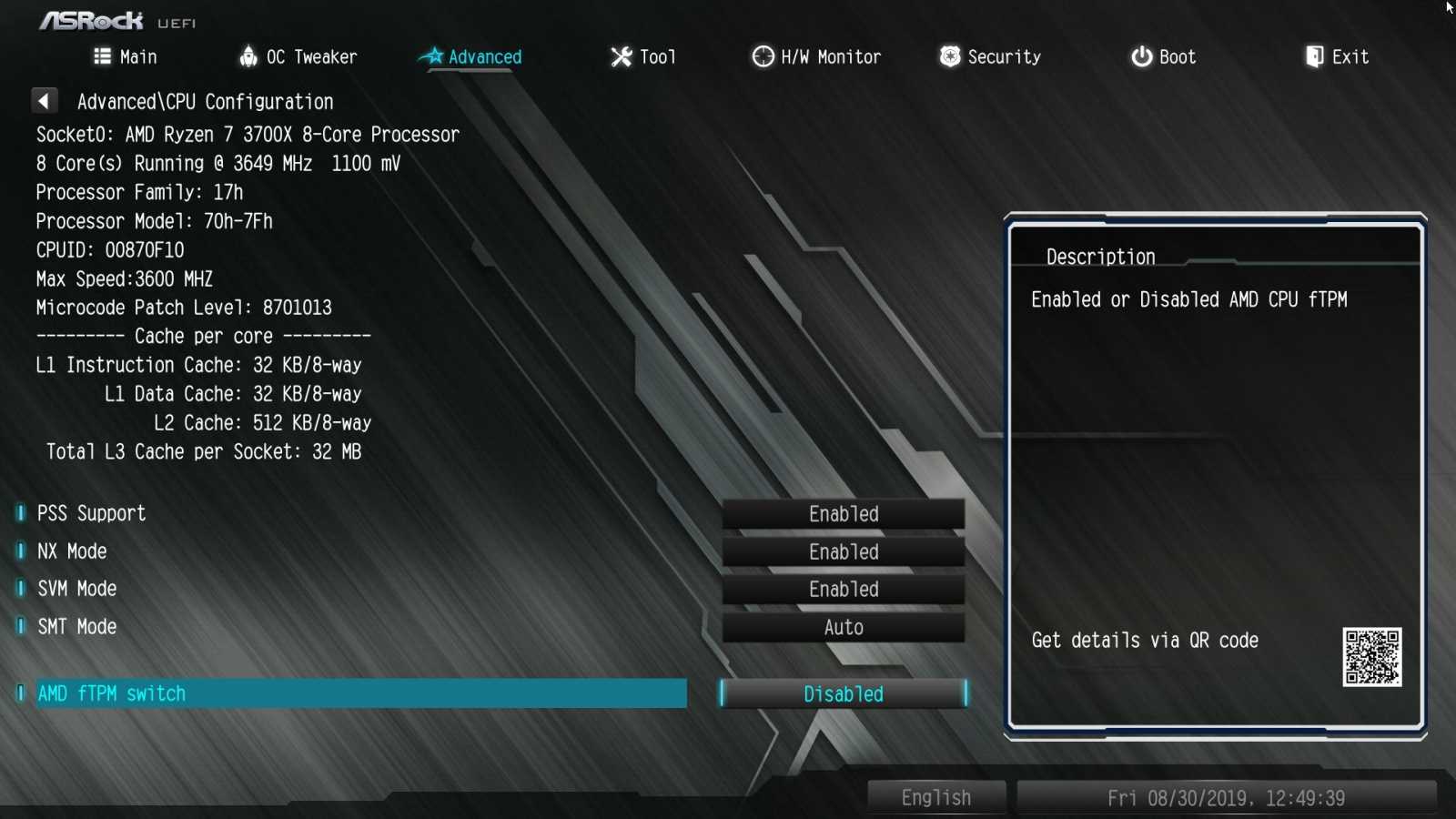Image resolution: width=1456 pixels, height=819 pixels.
Task: Change the SVM Mode setting value
Action: [x=843, y=590]
